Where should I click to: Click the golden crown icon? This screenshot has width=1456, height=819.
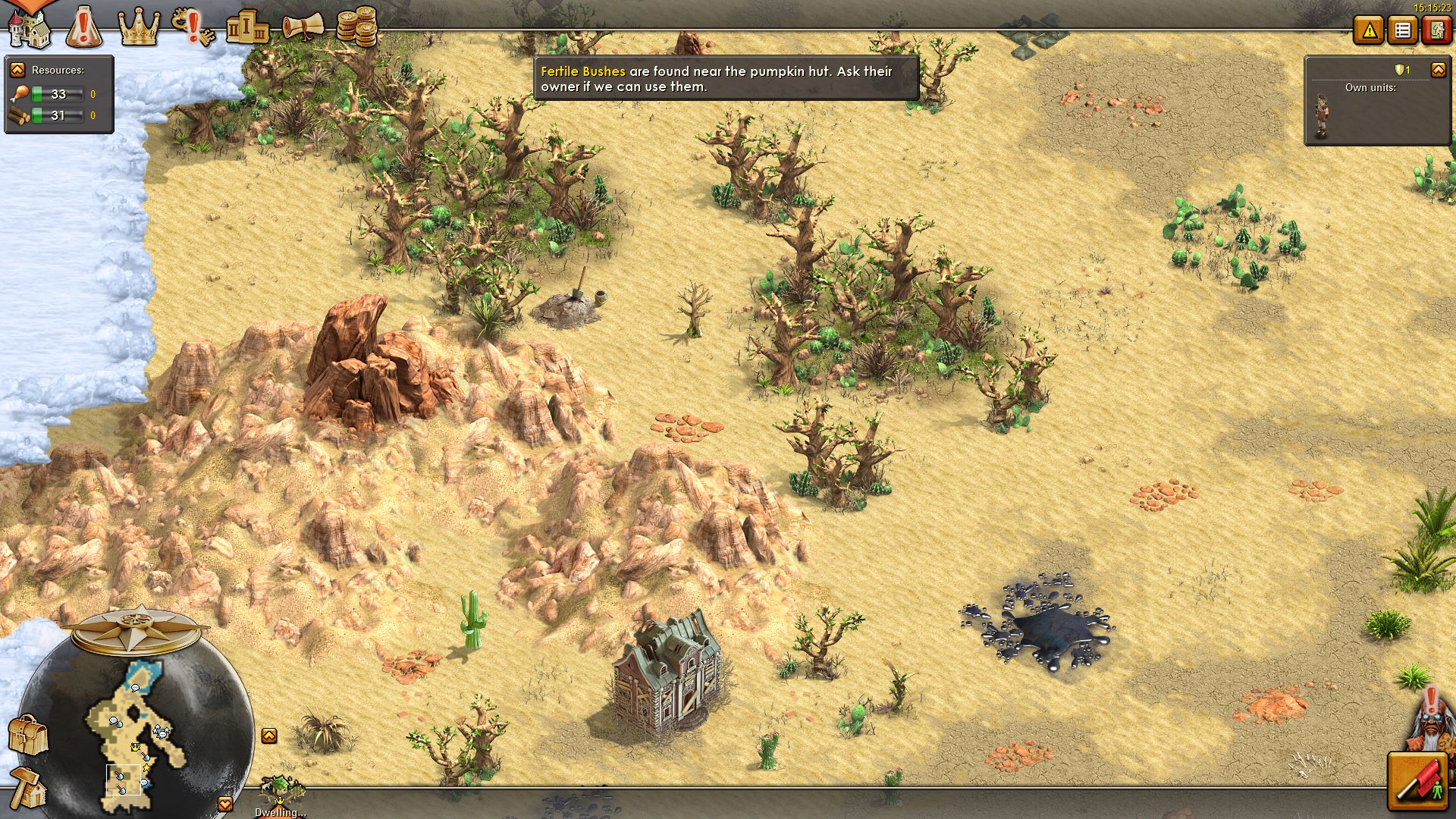(x=139, y=29)
